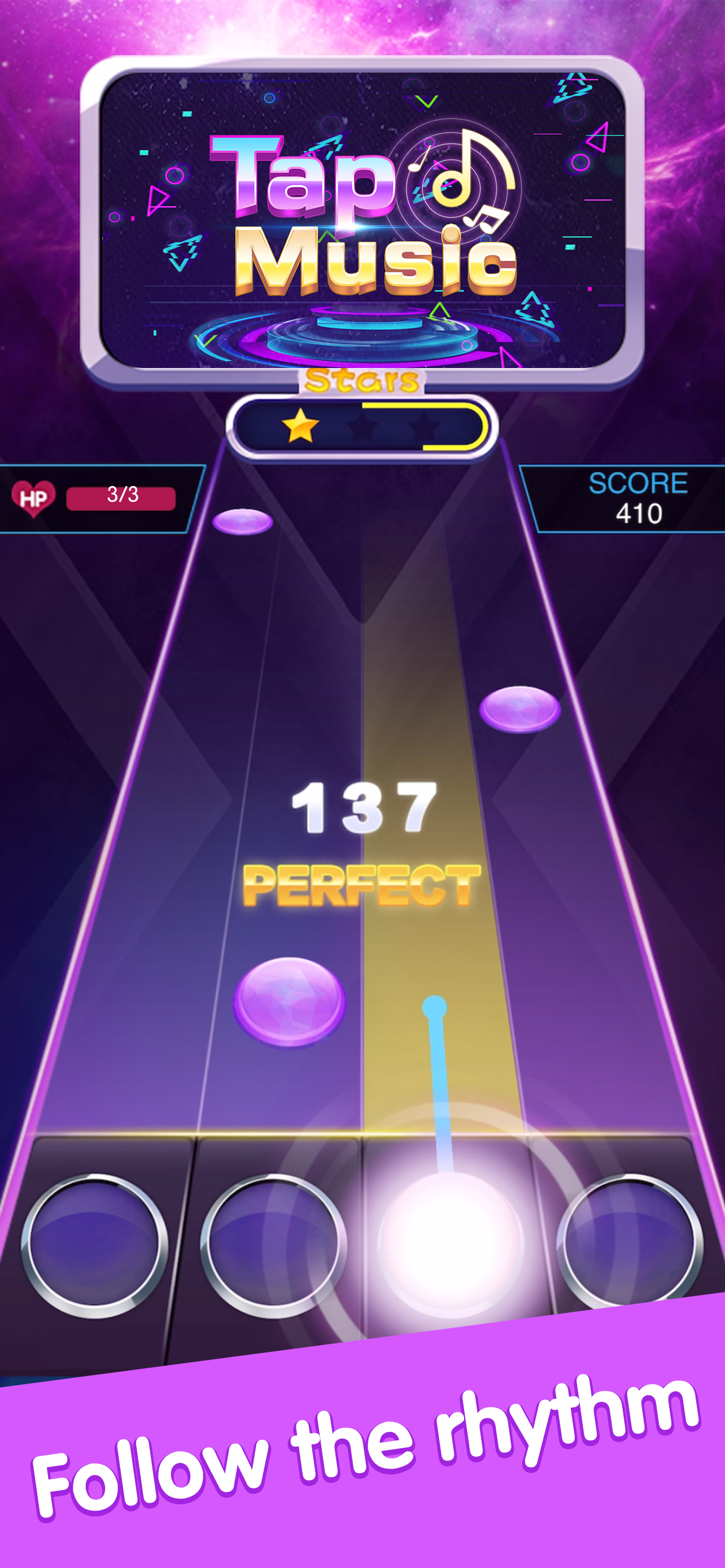
Task: Tap the lane button under the note below SCORE
Action: click(x=629, y=1242)
